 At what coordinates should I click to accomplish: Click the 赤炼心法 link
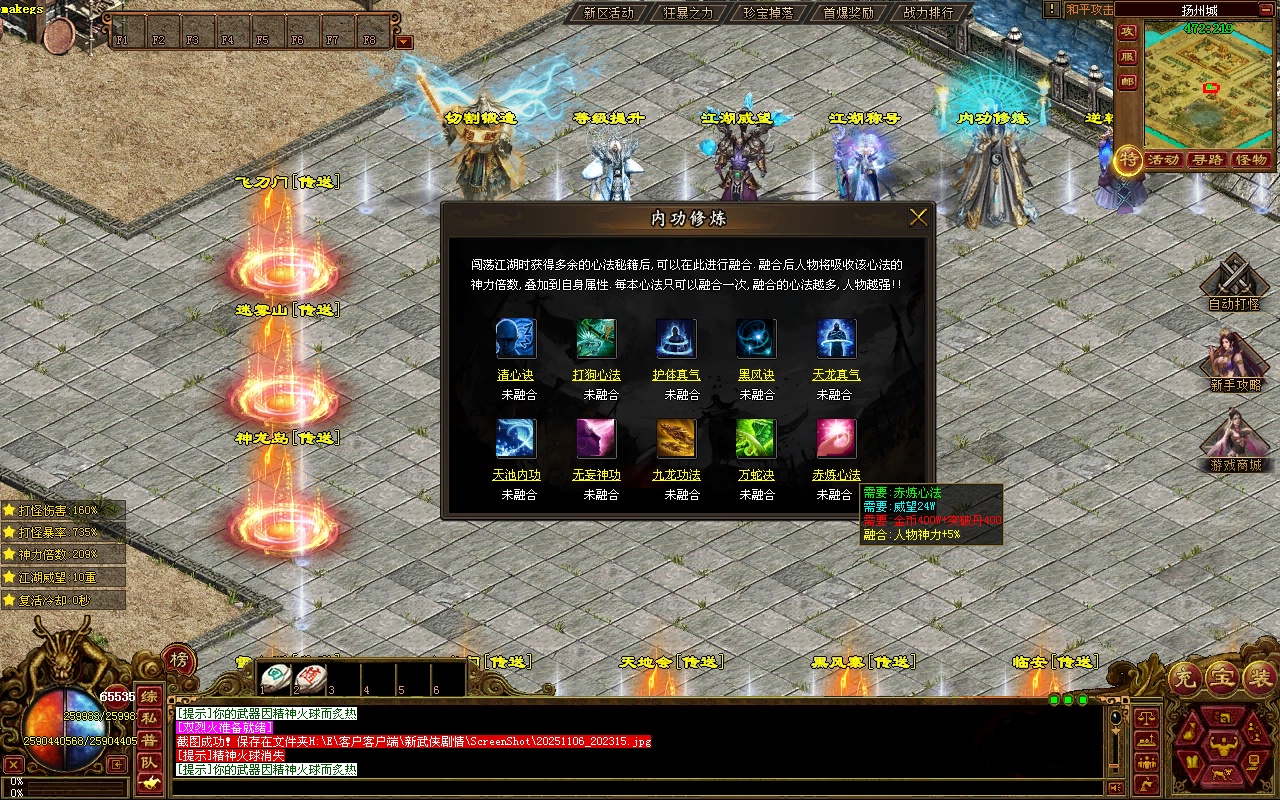tap(836, 475)
